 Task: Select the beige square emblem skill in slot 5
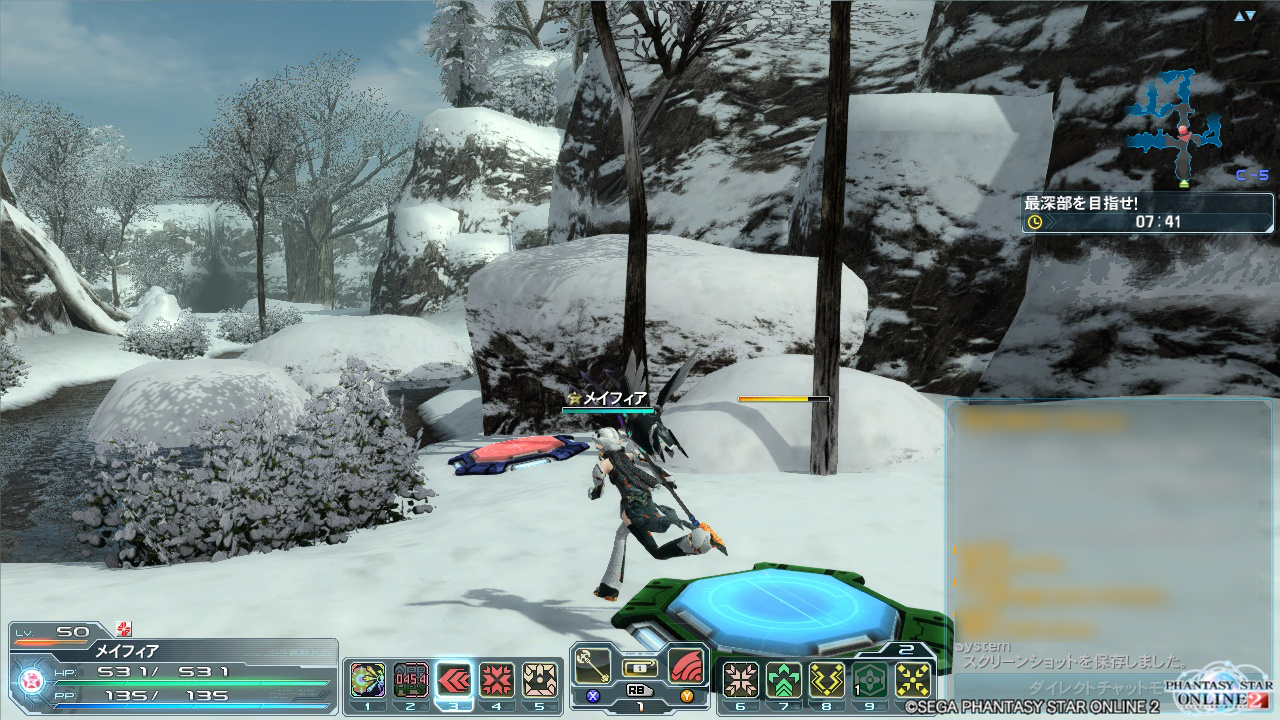[x=540, y=680]
